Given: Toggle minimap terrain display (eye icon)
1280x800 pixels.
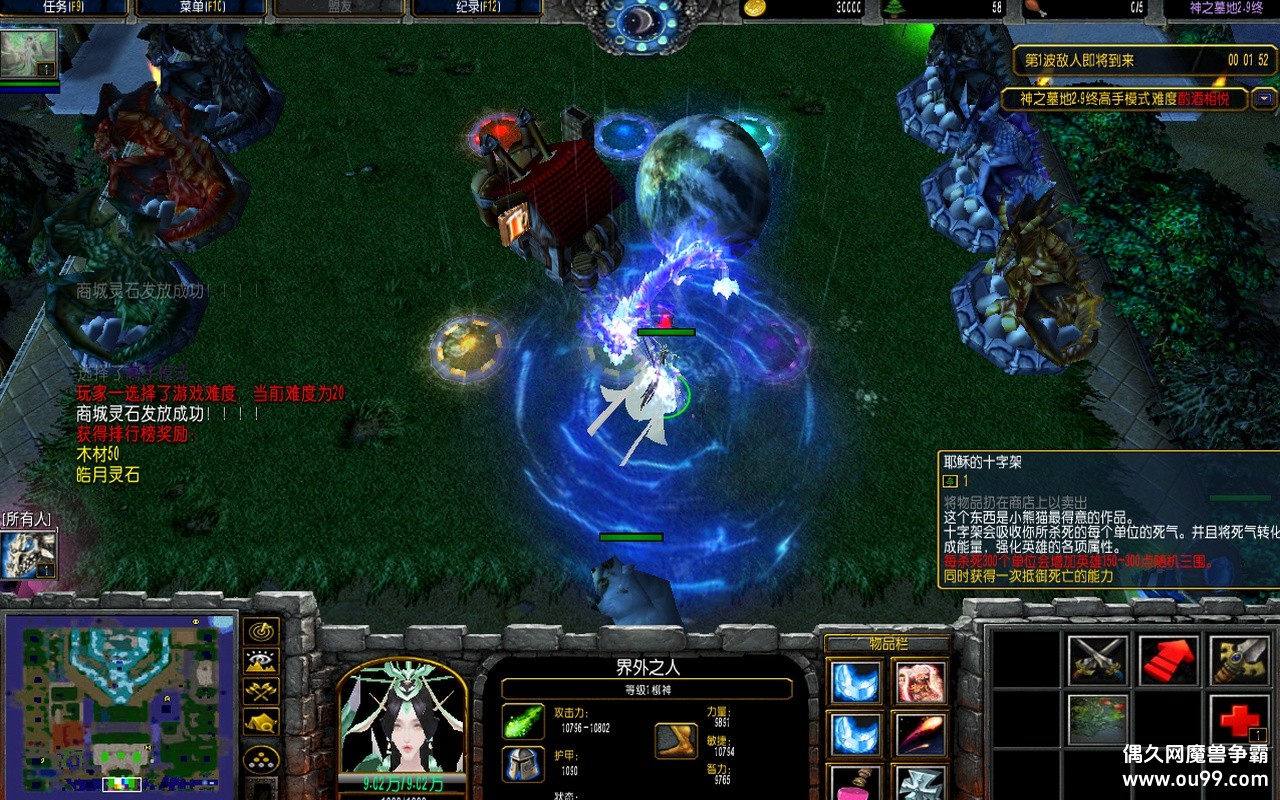Looking at the screenshot, I should (x=261, y=661).
